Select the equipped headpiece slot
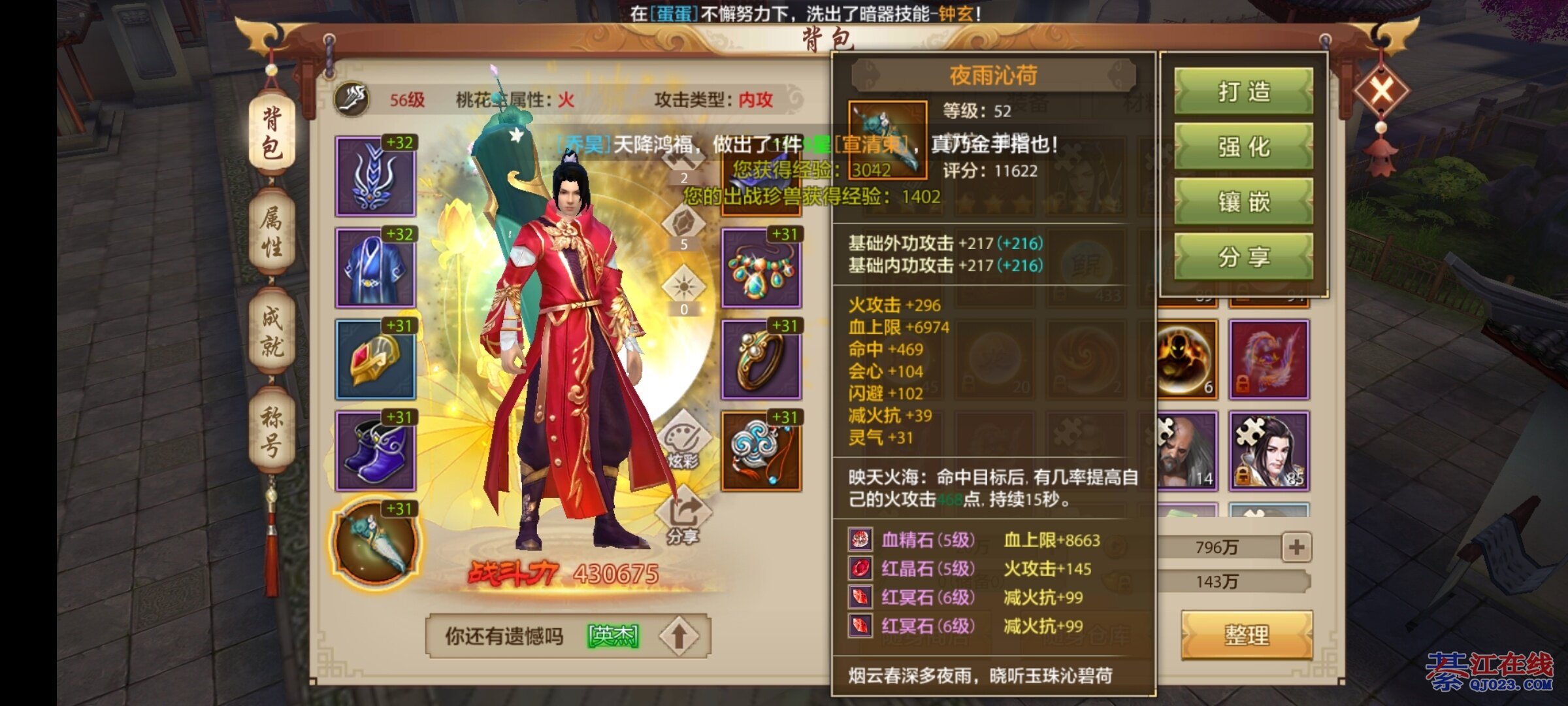The height and width of the screenshot is (706, 1568). 376,176
